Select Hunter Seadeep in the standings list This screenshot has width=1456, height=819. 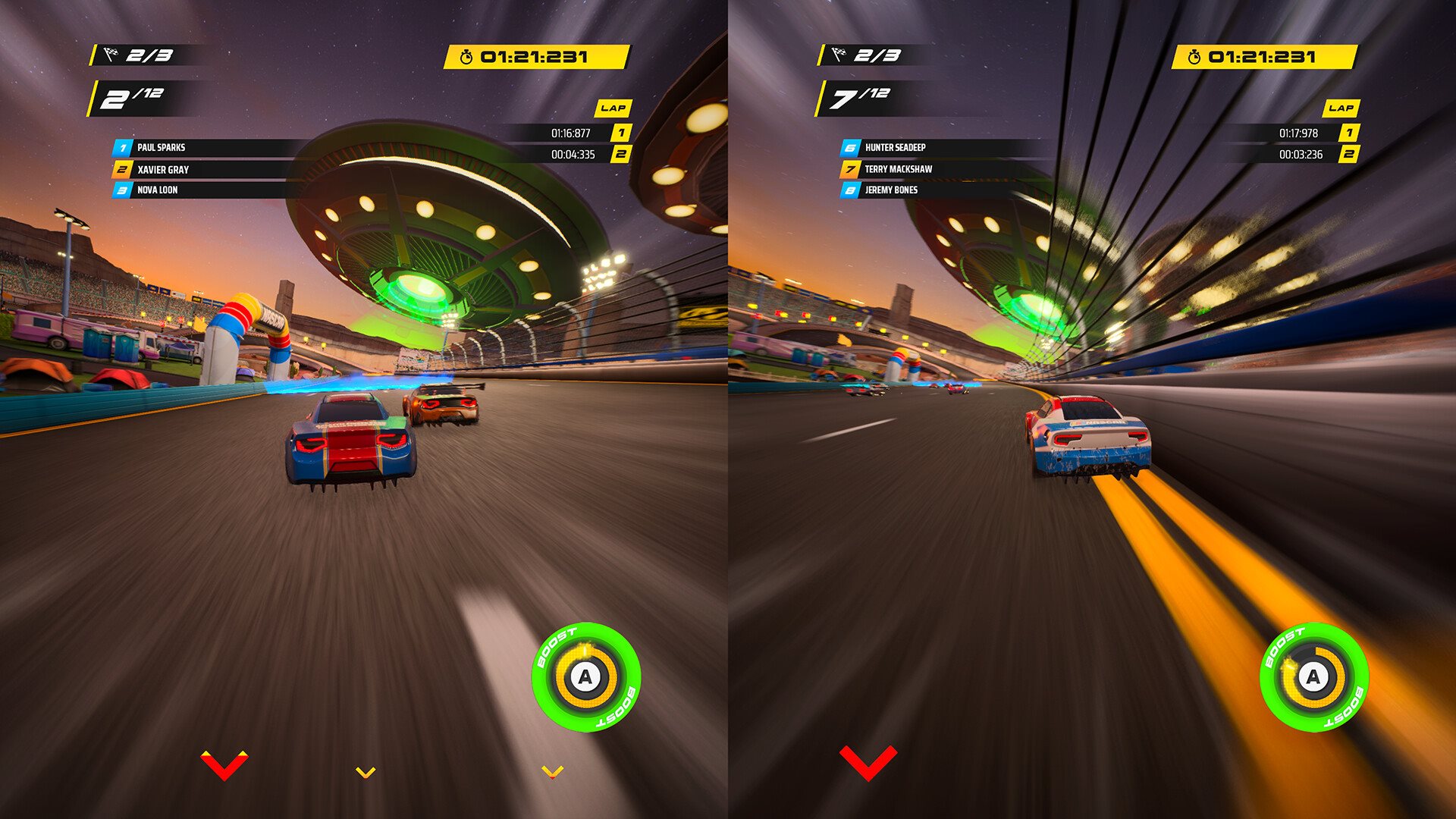[x=895, y=148]
